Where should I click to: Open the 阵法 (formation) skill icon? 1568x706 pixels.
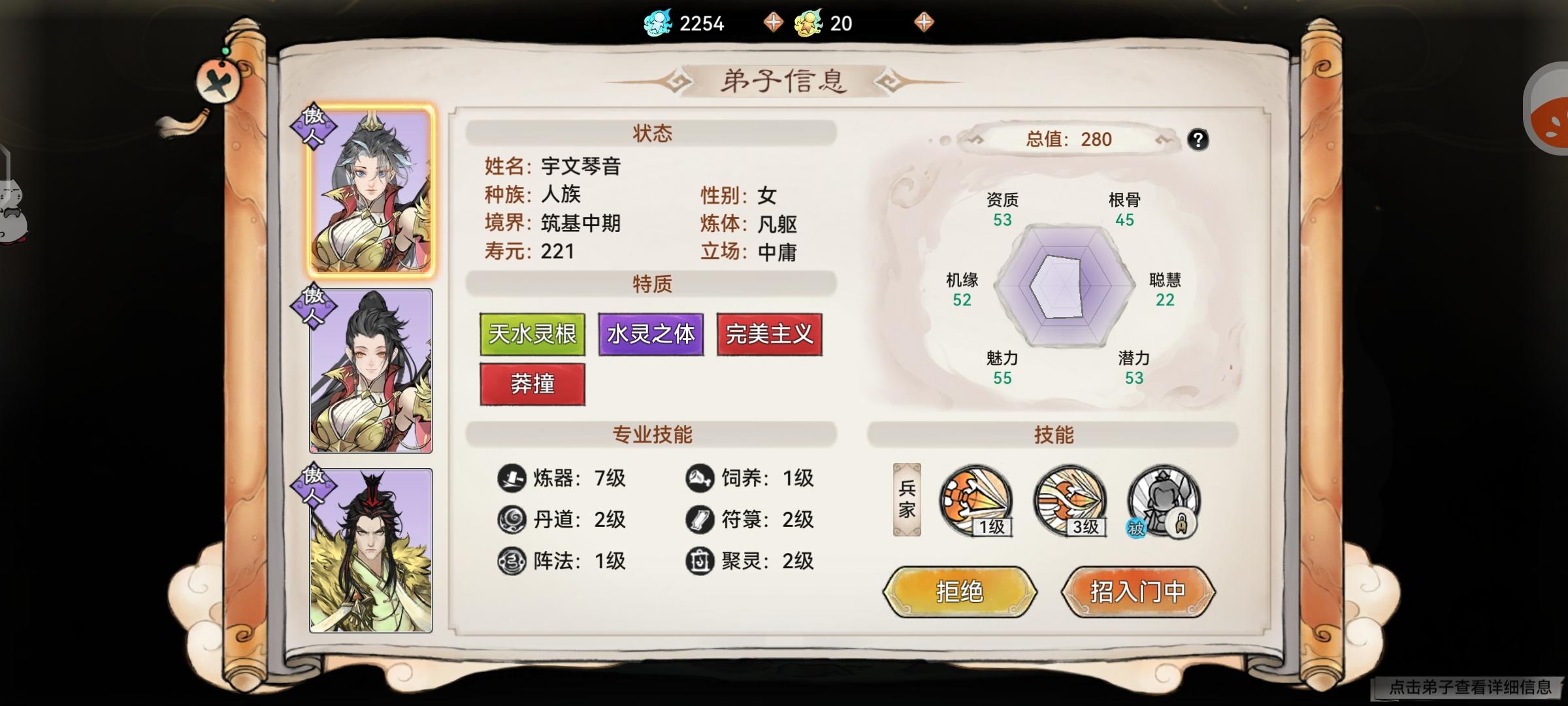point(513,561)
